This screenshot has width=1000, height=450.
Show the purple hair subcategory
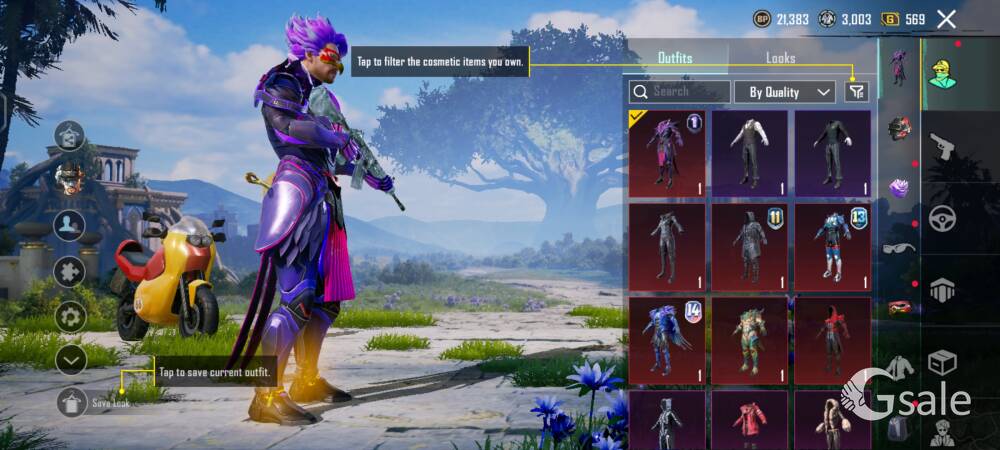899,188
